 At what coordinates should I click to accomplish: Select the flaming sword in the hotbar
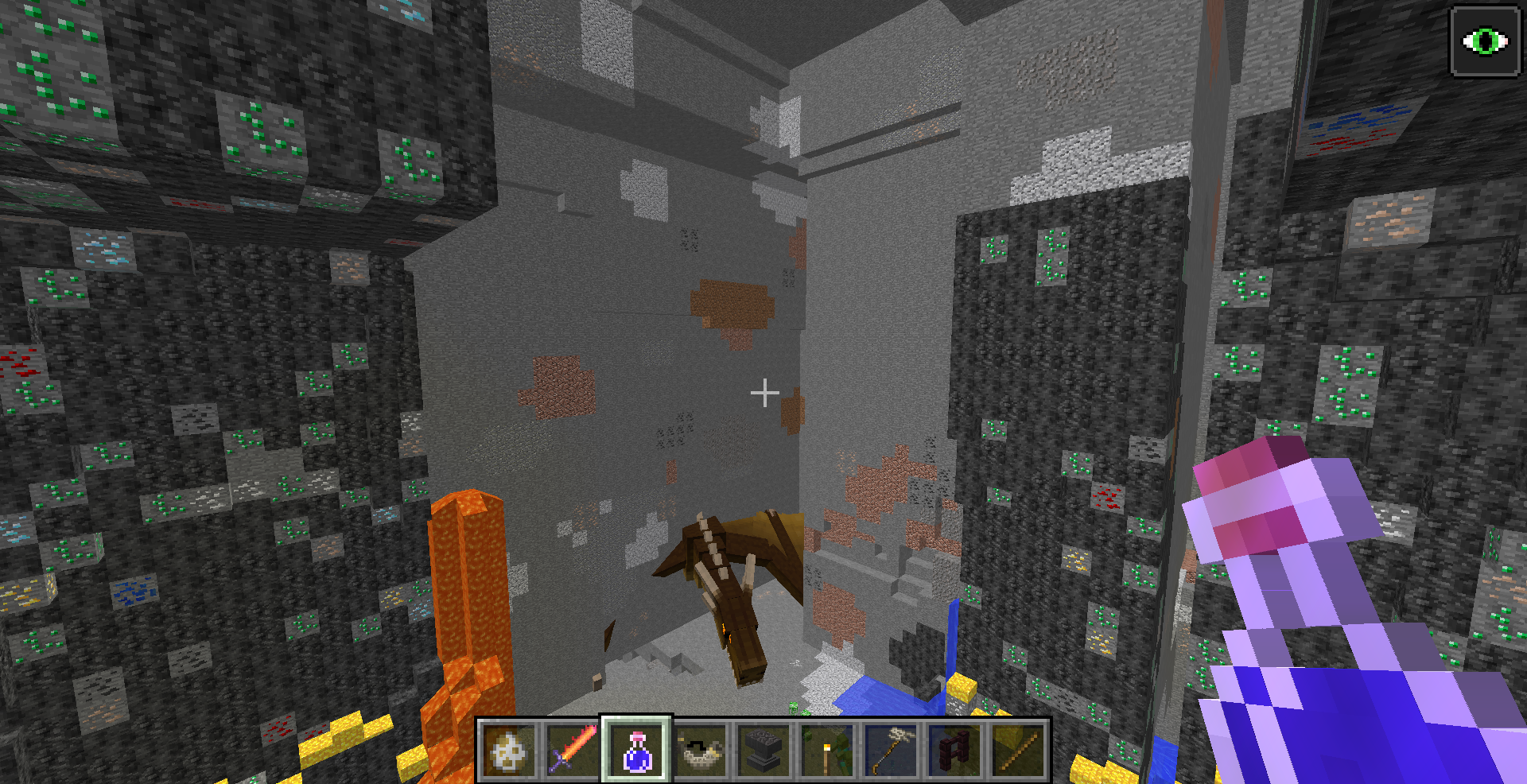[x=573, y=749]
